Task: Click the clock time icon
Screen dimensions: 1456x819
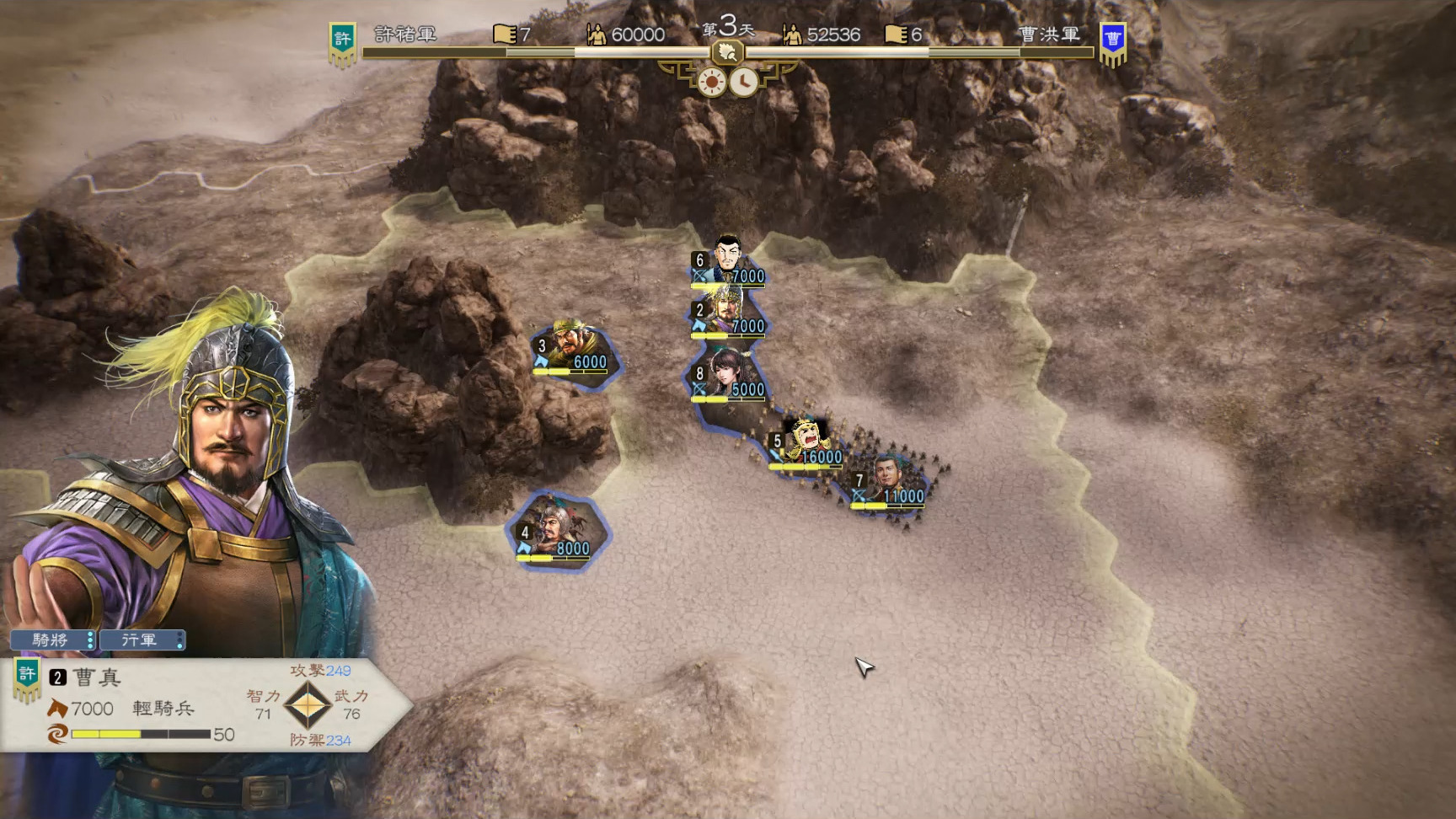Action: click(x=744, y=83)
